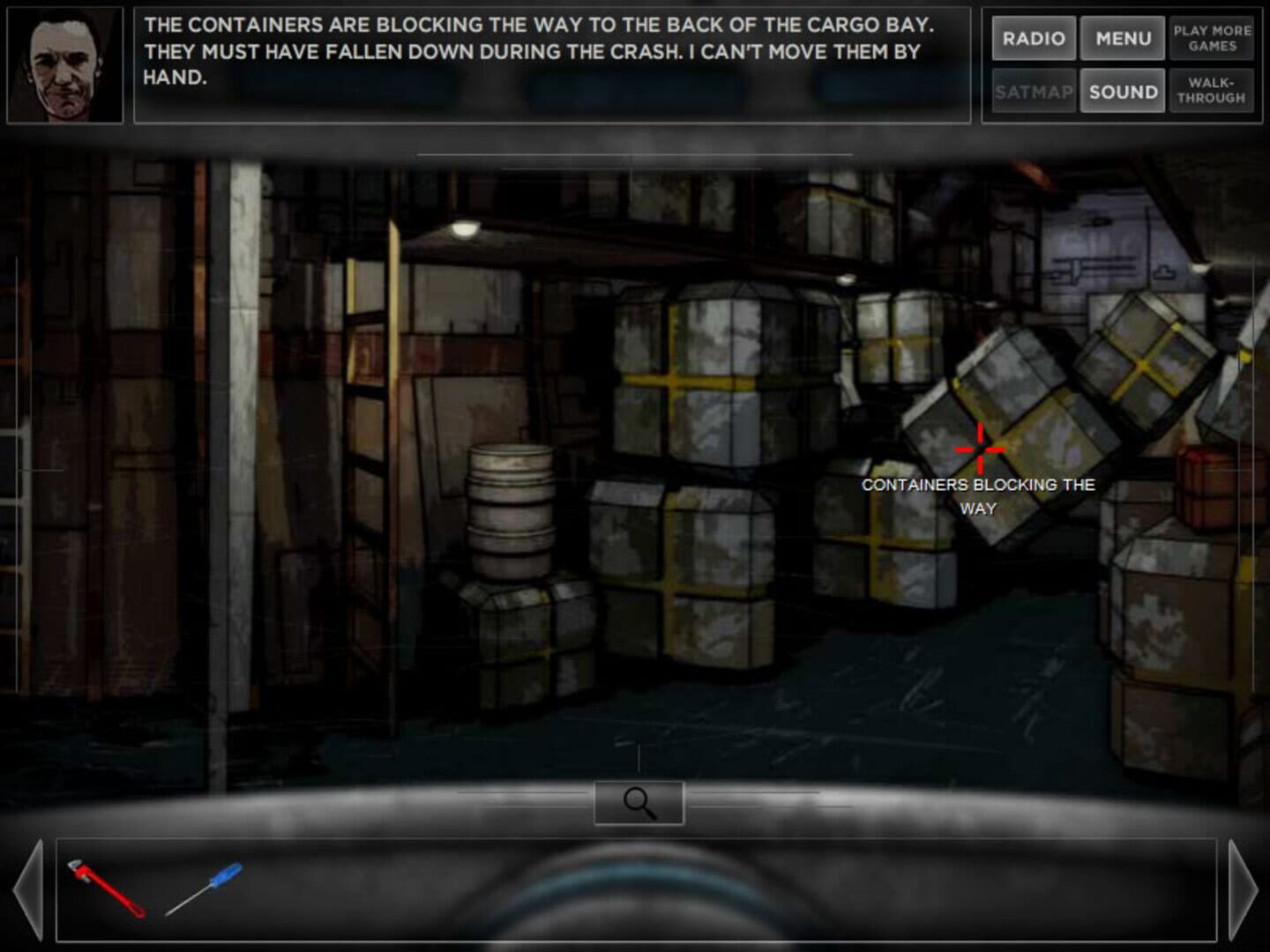Open the SATMAP view
Image resolution: width=1270 pixels, height=952 pixels.
(1034, 90)
